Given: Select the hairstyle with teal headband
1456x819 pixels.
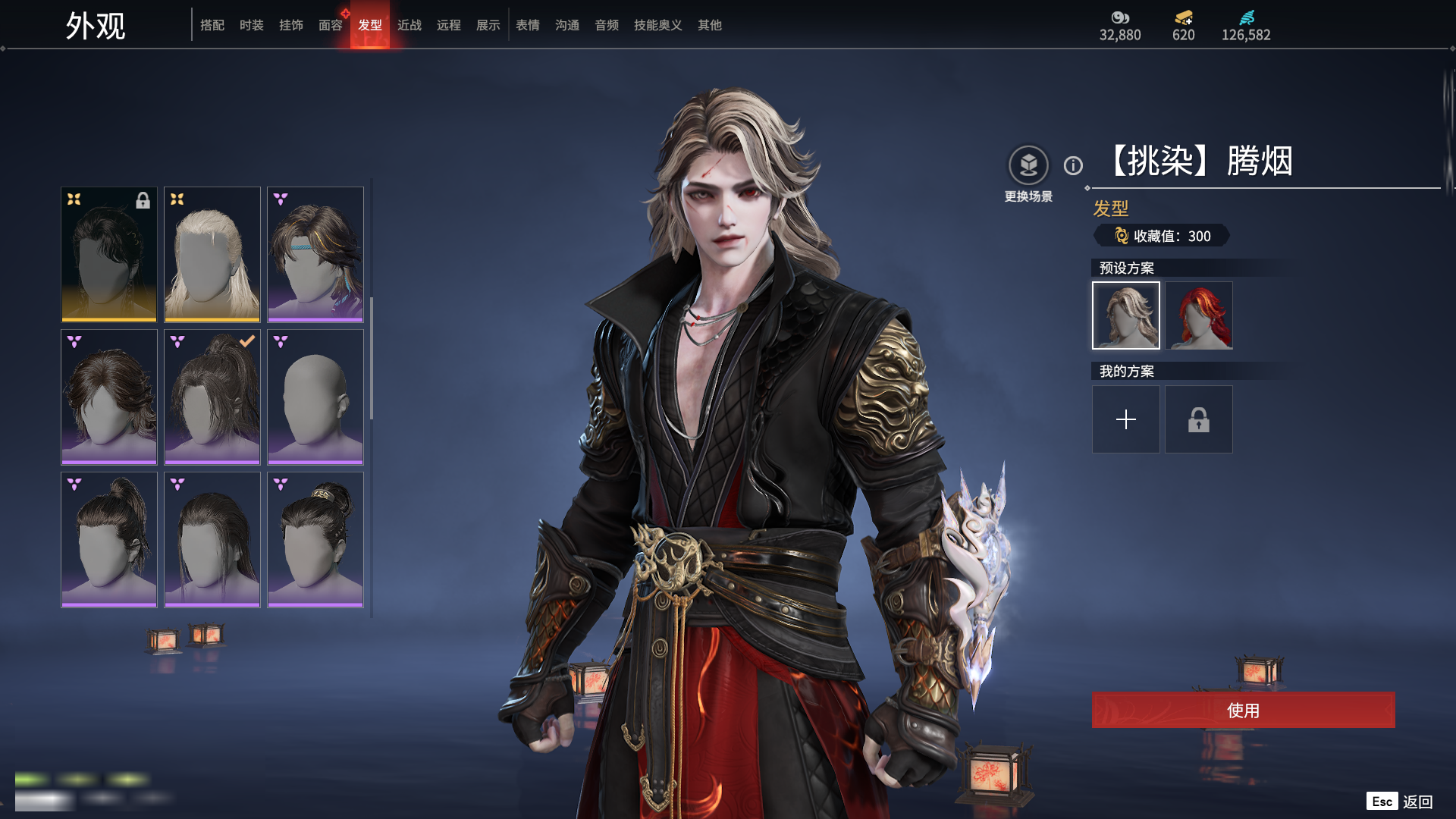Looking at the screenshot, I should click(315, 254).
